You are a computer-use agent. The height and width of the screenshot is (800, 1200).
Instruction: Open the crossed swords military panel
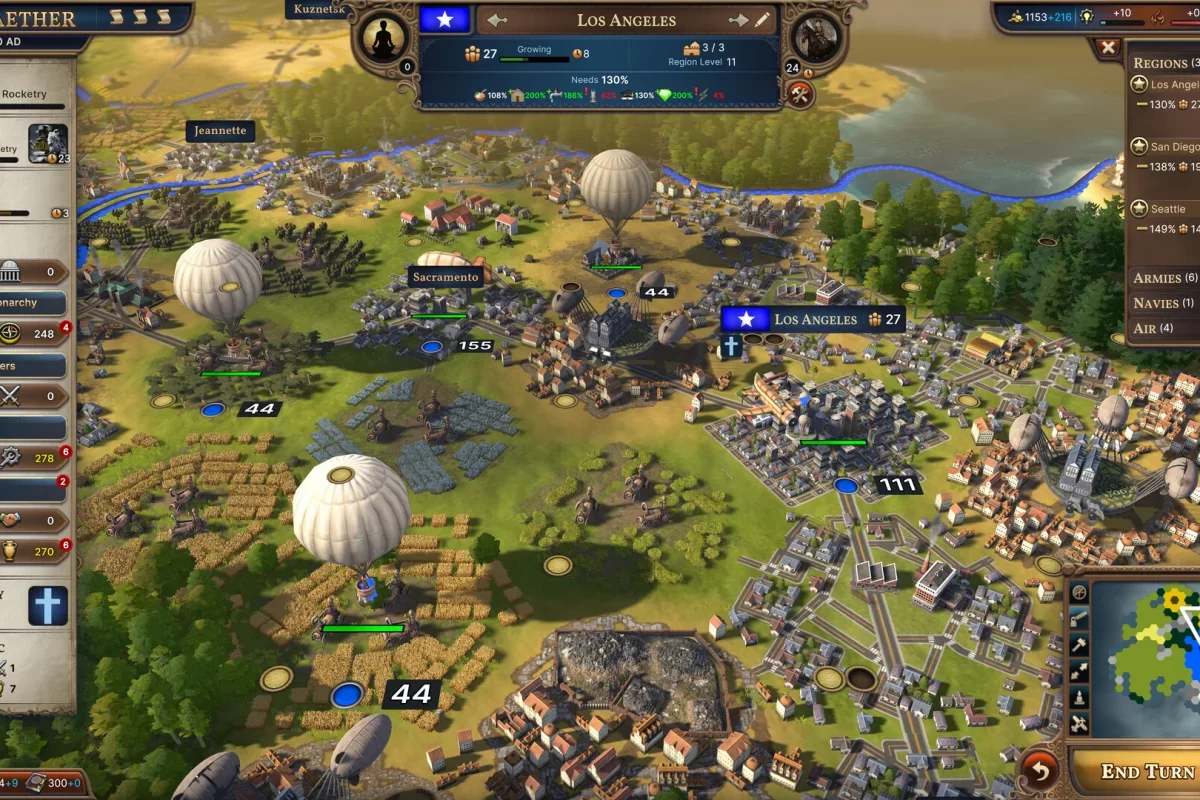pyautogui.click(x=12, y=395)
